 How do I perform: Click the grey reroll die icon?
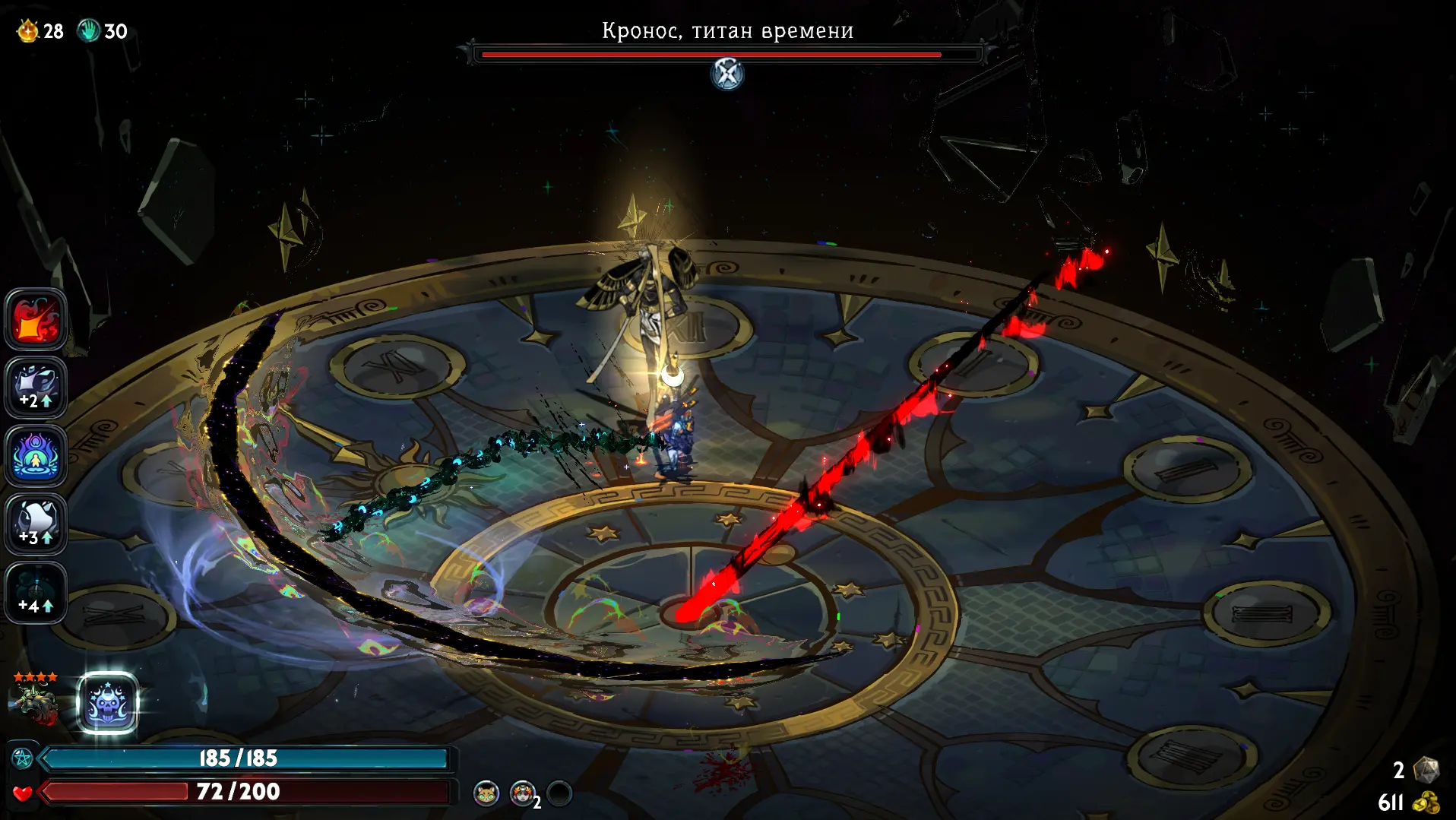(1426, 770)
